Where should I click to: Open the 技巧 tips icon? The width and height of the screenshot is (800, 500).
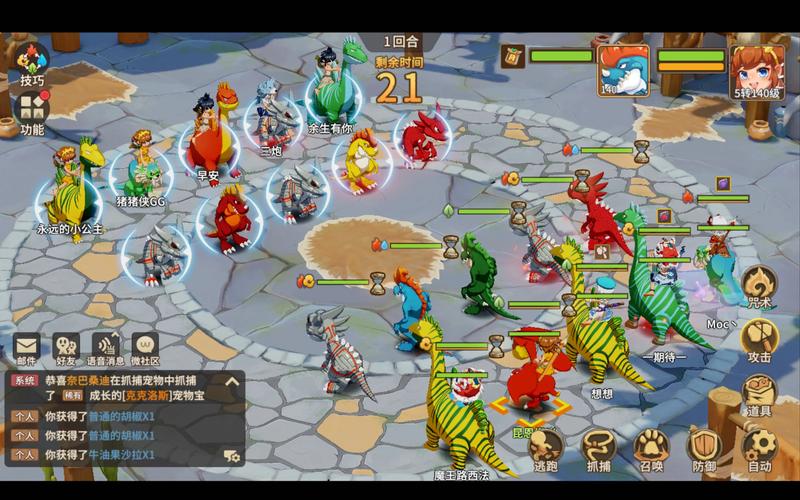coord(32,62)
